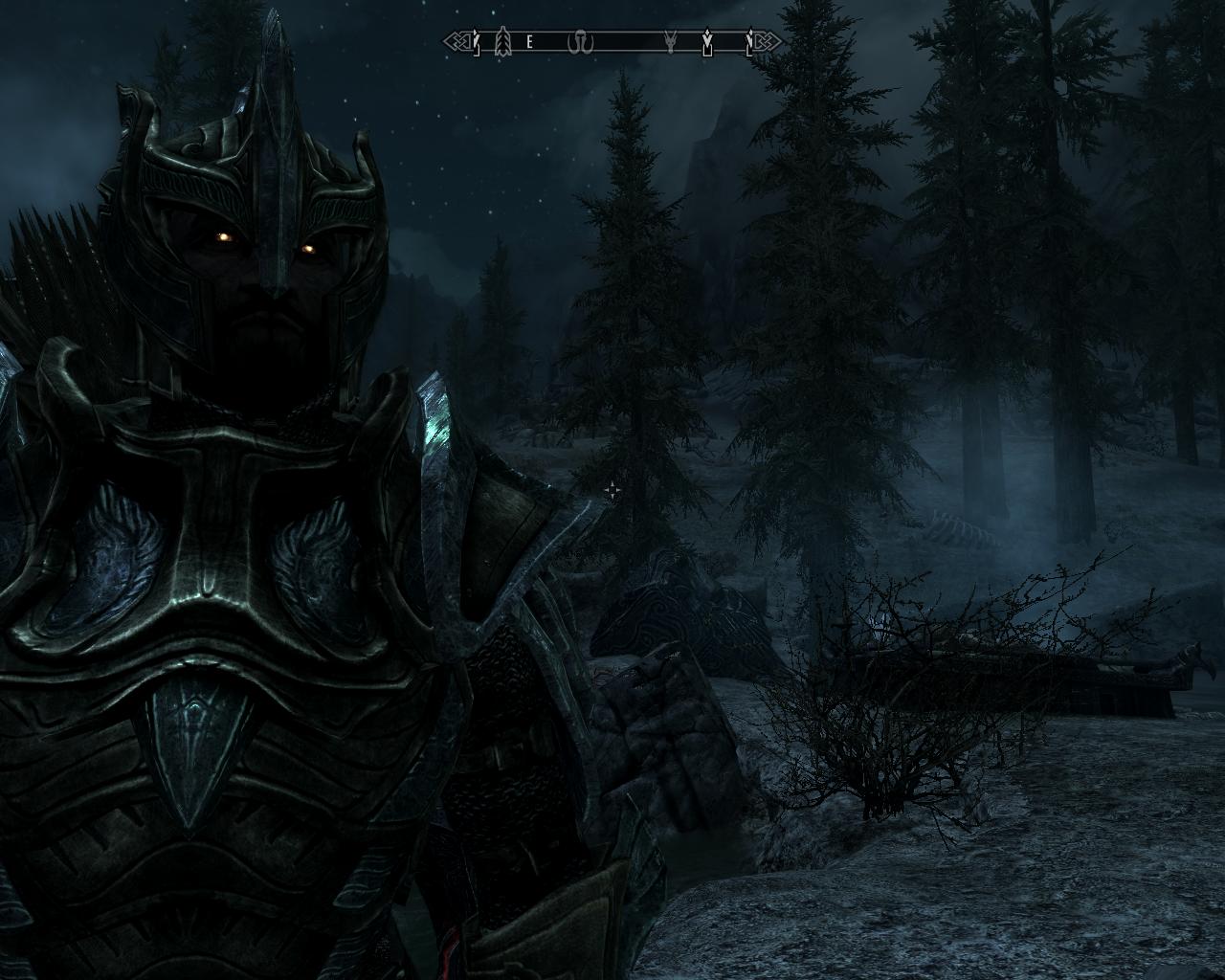This screenshot has height=980, width=1225.
Task: Select the cave entrance marker on the compass
Action: pyautogui.click(x=580, y=41)
